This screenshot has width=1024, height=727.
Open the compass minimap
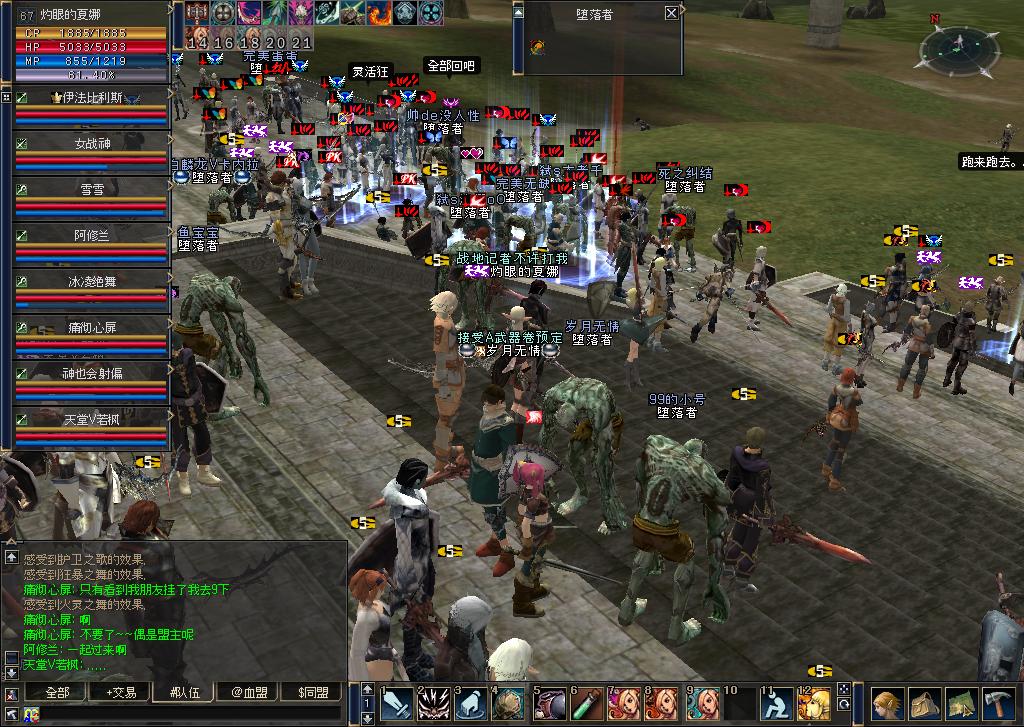click(x=959, y=51)
